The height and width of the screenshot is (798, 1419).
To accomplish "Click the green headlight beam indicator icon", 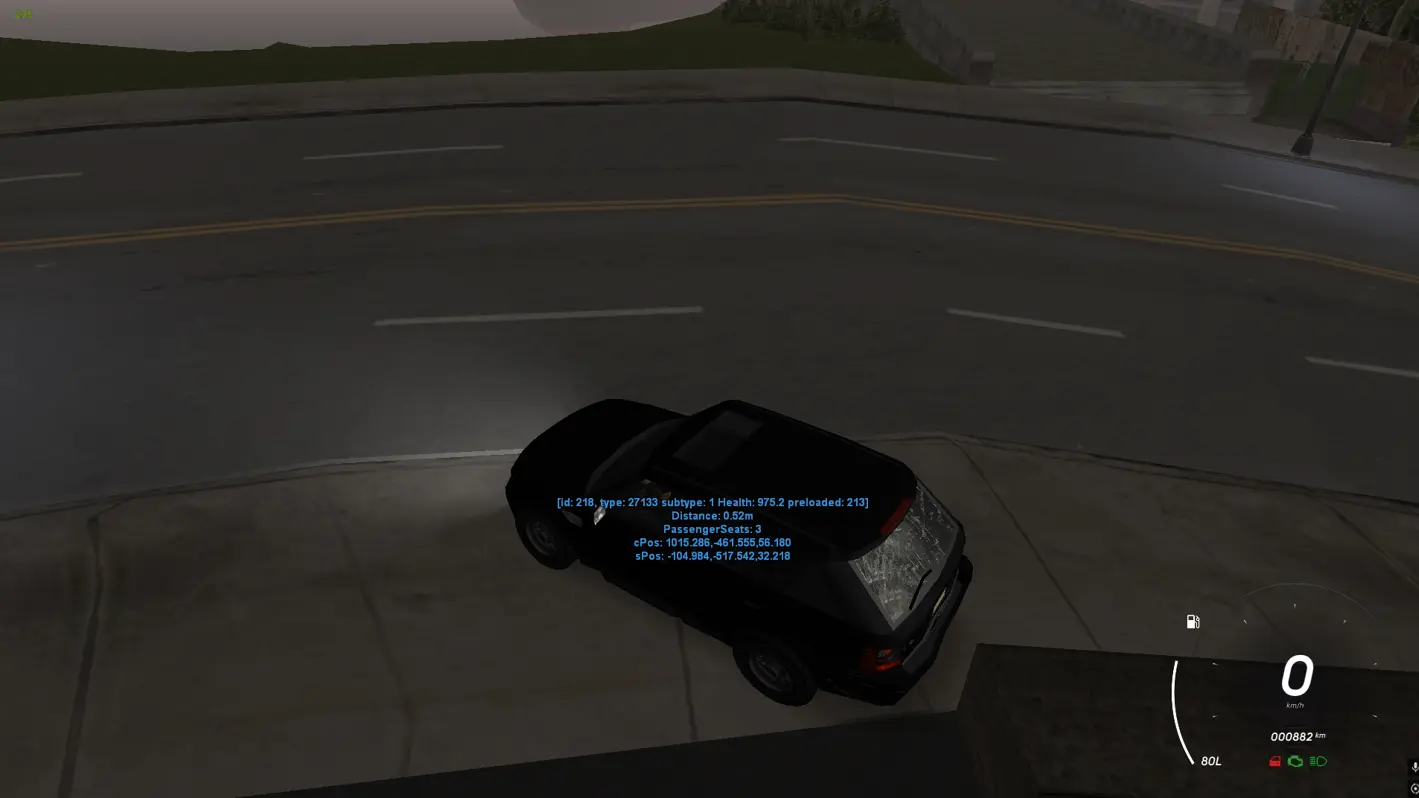I will point(1318,761).
